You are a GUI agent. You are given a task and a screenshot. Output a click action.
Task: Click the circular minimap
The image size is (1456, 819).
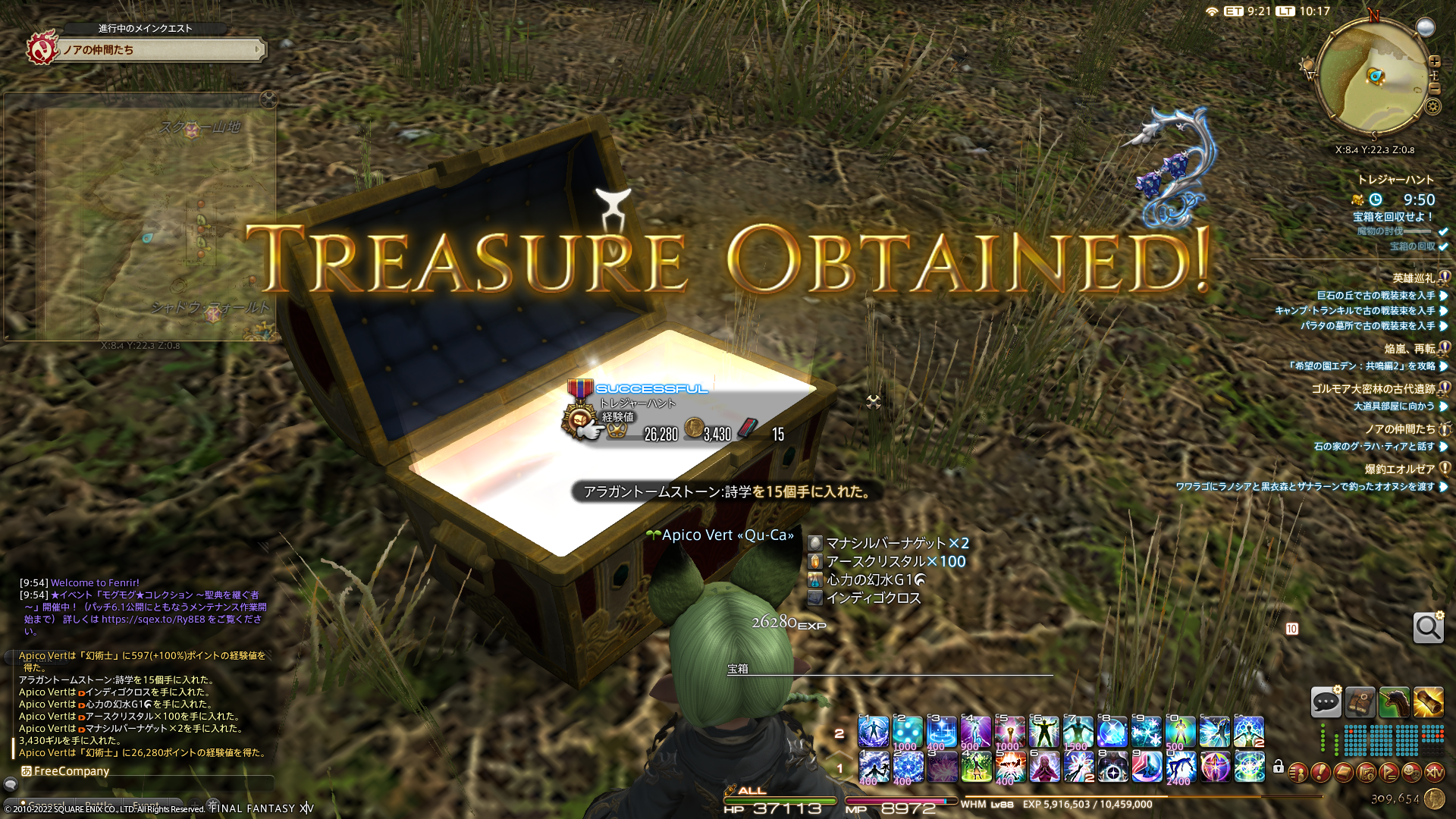coord(1371,76)
